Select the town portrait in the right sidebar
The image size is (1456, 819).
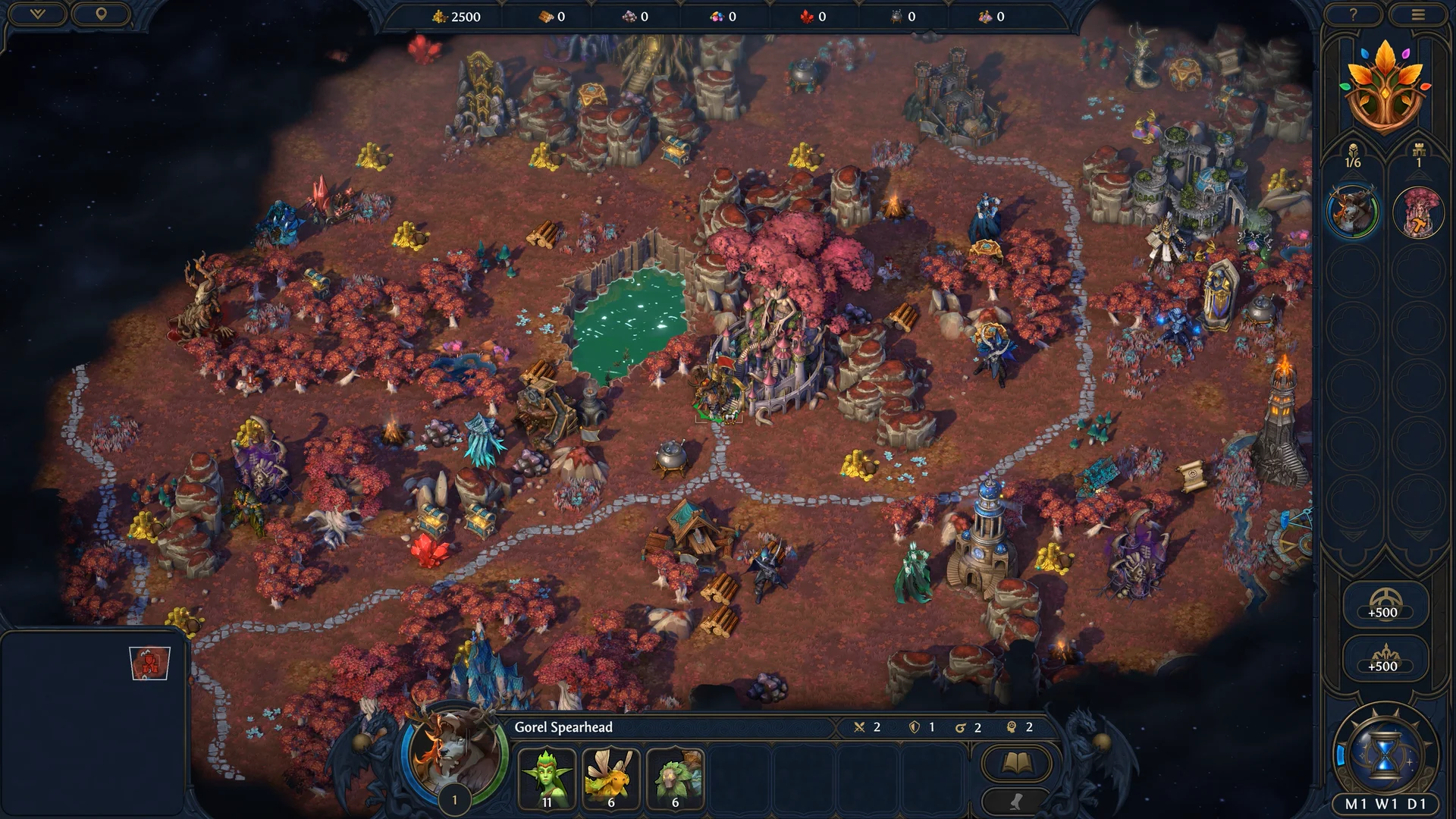pos(1419,212)
